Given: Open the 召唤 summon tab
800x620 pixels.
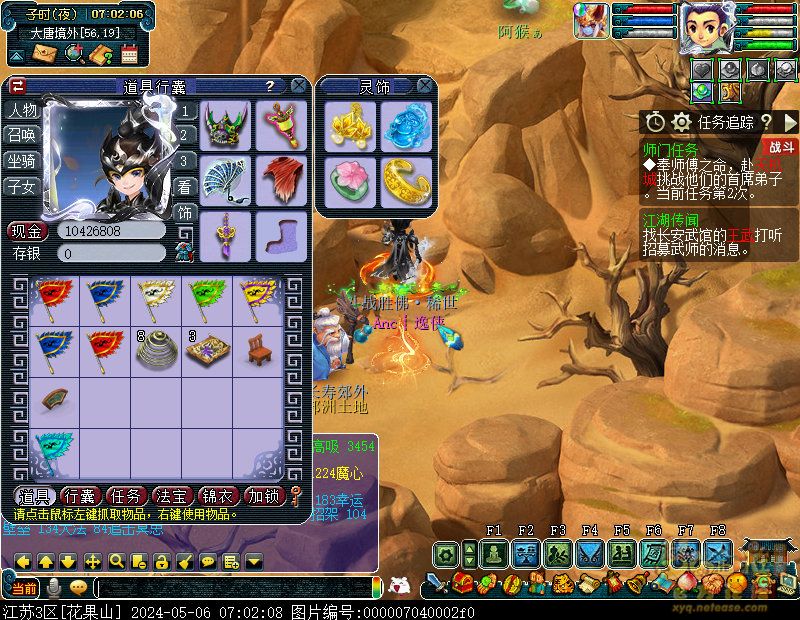Looking at the screenshot, I should click(x=22, y=135).
